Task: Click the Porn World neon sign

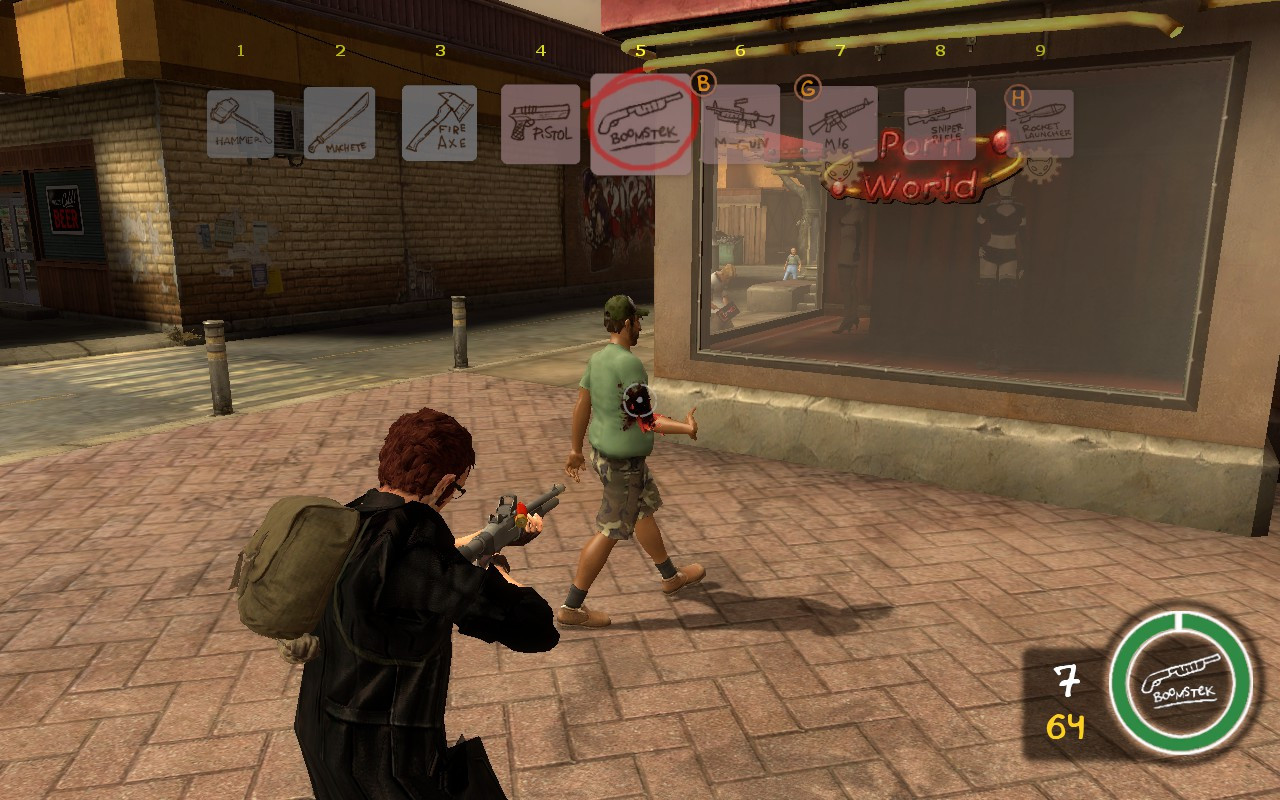Action: click(920, 166)
